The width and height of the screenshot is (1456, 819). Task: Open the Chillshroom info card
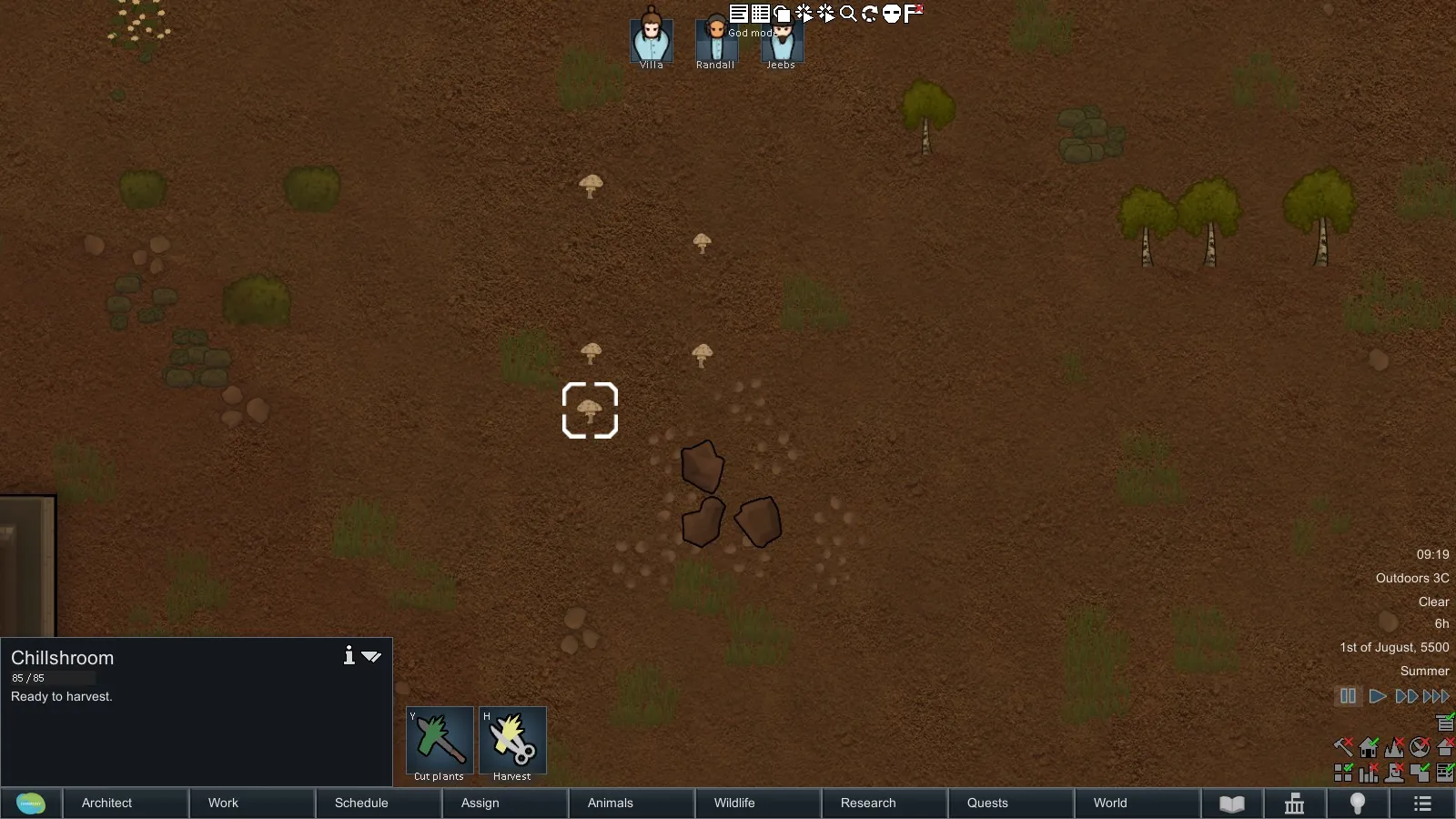[349, 655]
